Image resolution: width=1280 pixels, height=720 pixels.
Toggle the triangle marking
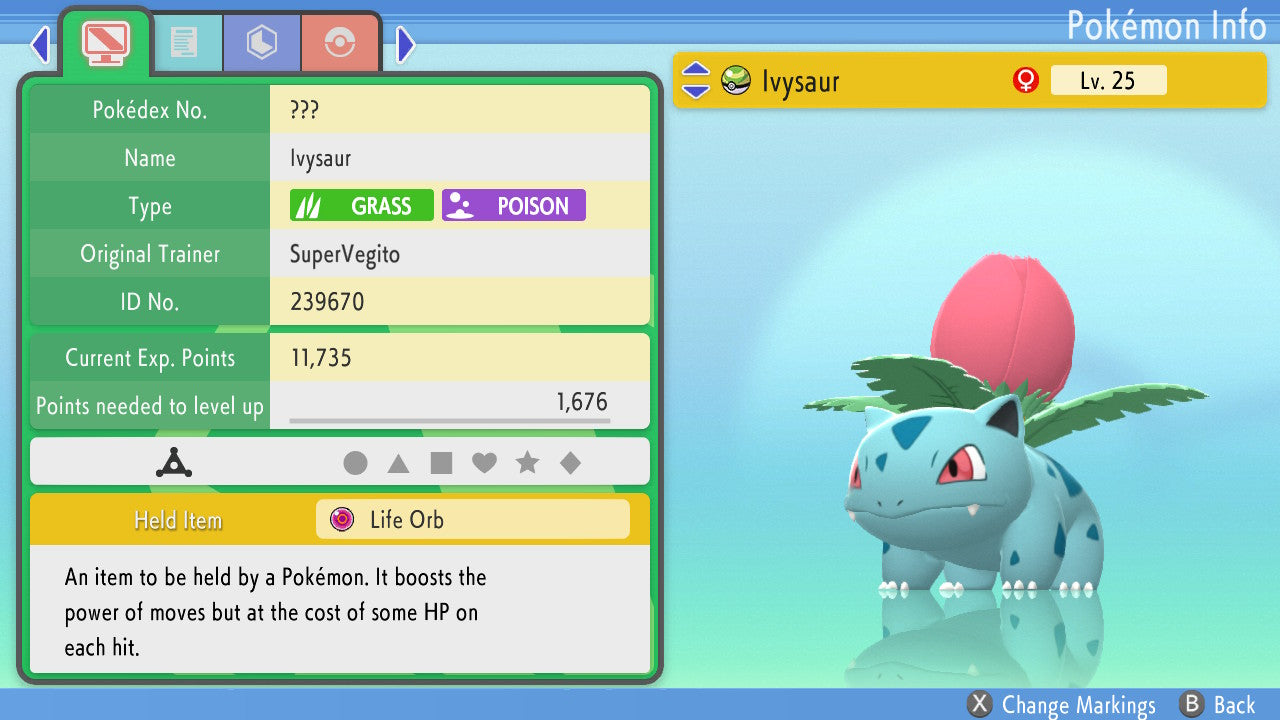pos(398,463)
